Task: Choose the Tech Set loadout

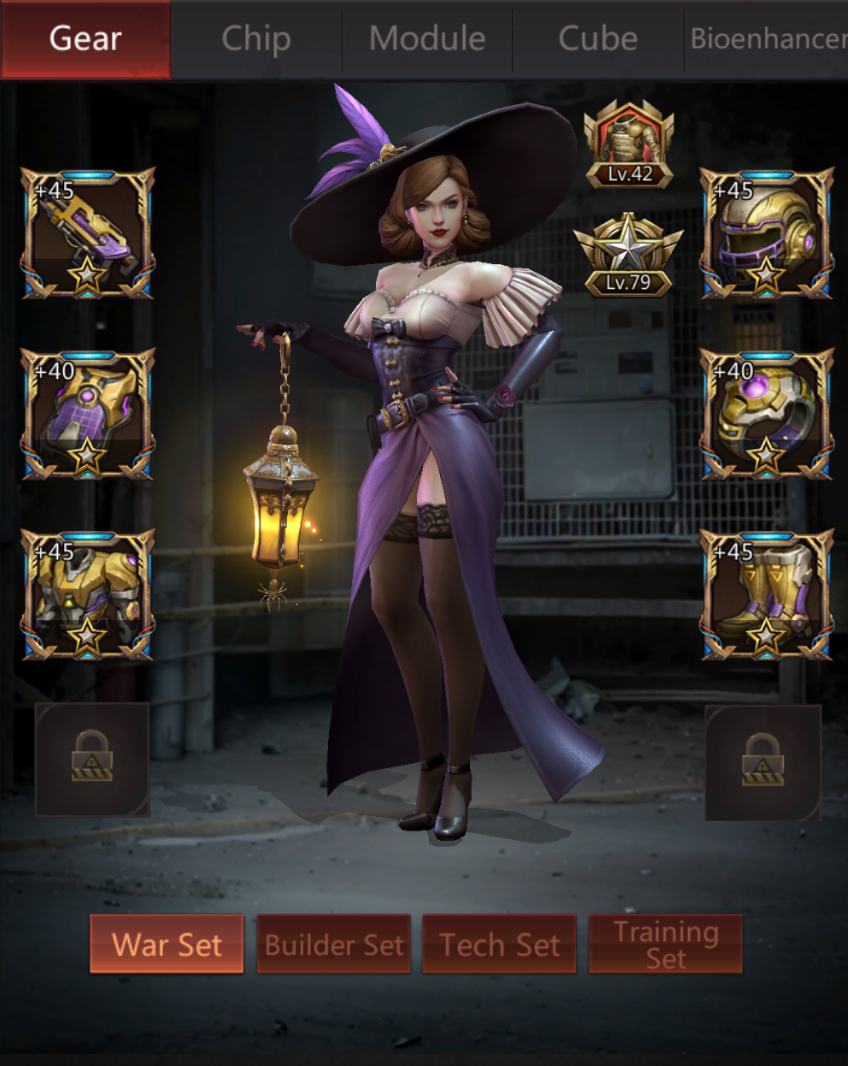Action: [x=499, y=944]
